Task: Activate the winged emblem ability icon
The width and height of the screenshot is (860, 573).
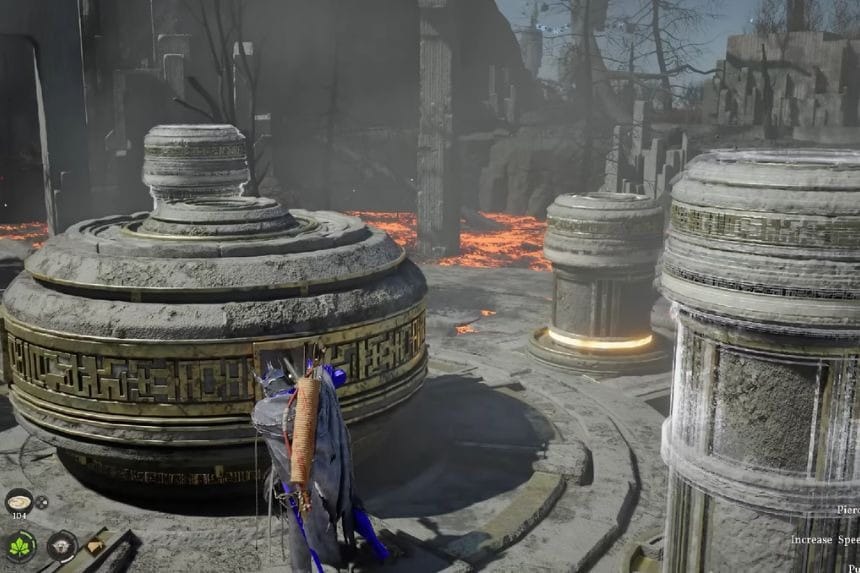Action: (61, 545)
